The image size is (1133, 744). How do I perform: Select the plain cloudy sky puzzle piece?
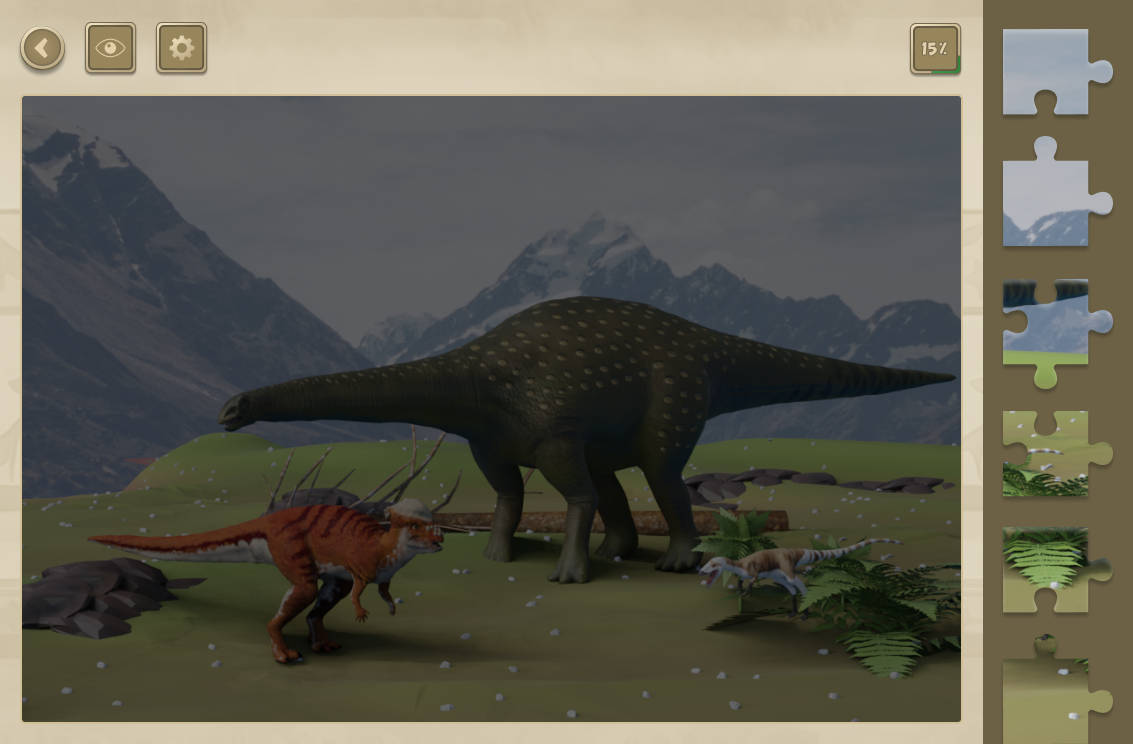pos(1048,72)
